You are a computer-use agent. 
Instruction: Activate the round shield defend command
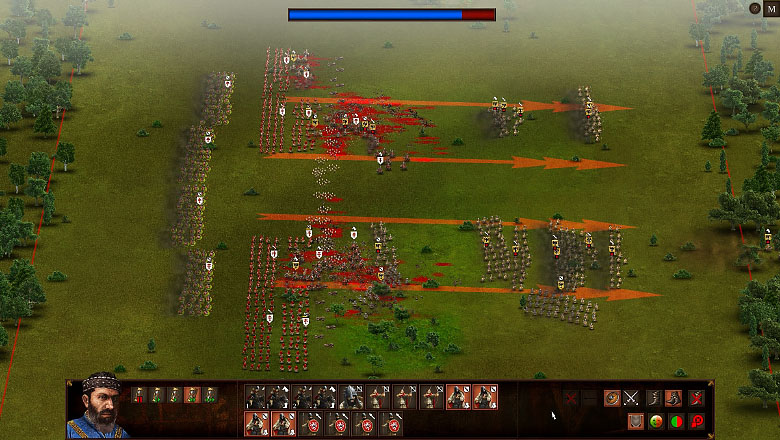point(612,398)
